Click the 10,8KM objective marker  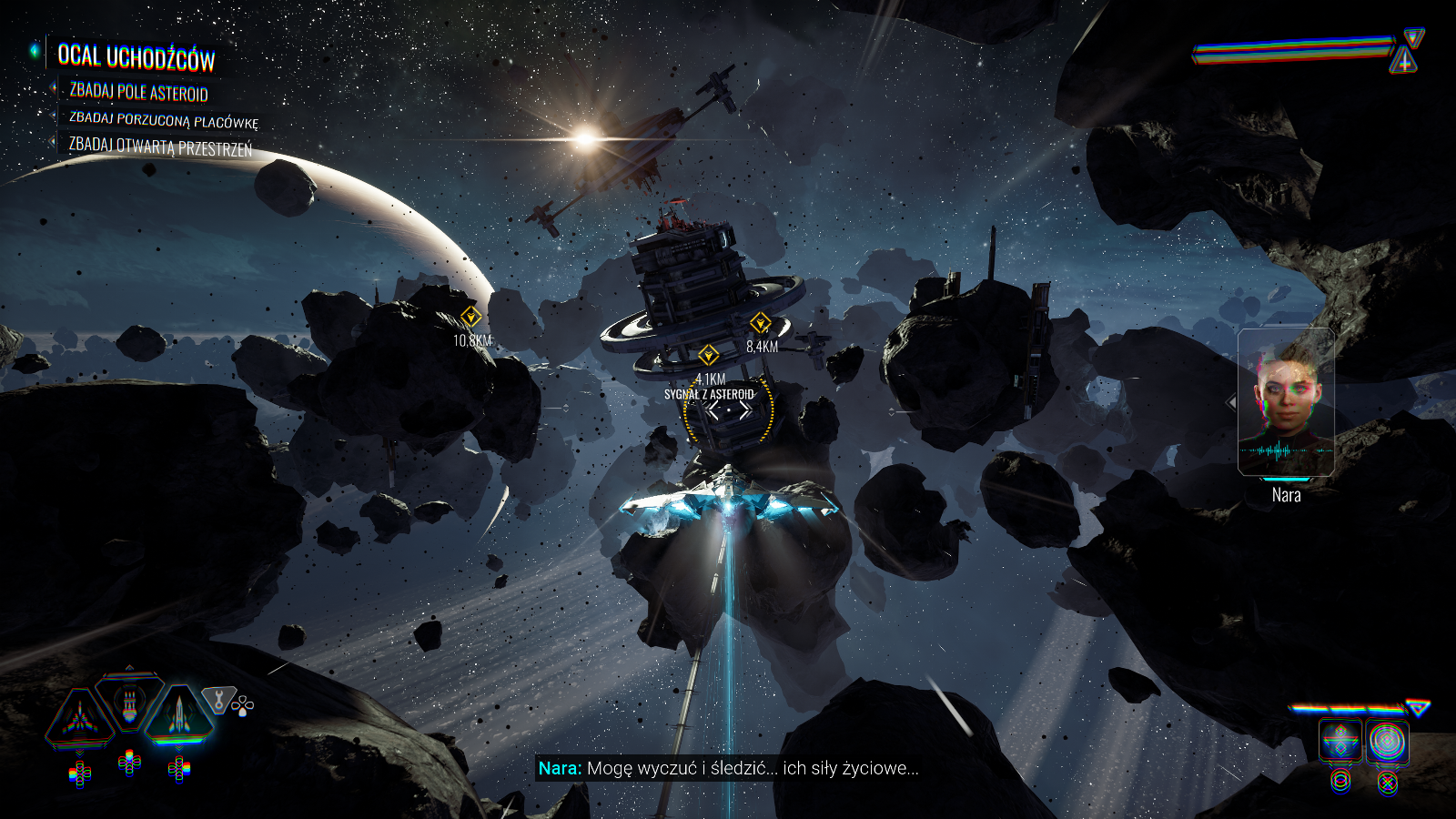tap(470, 317)
